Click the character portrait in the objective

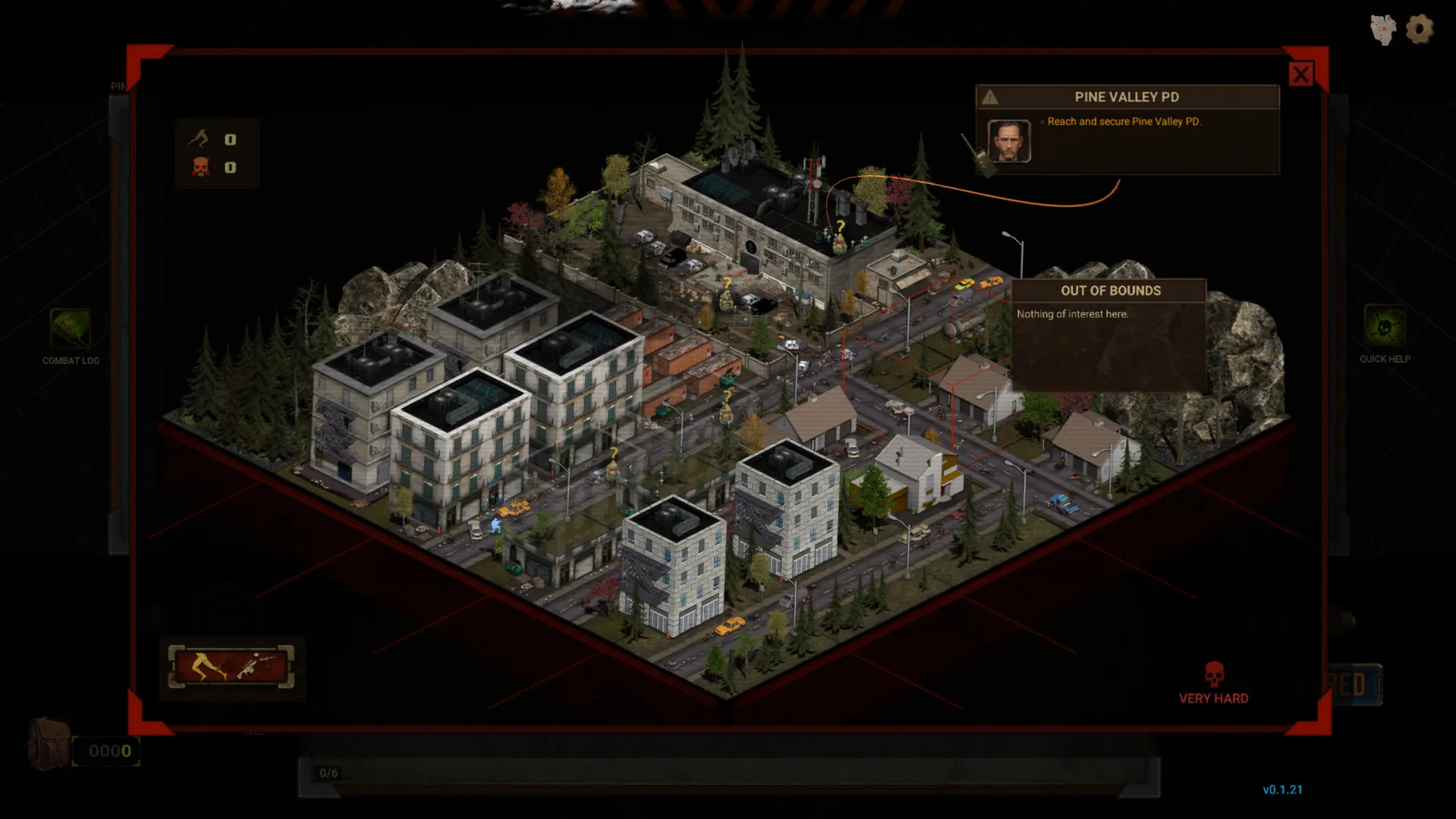[x=1008, y=141]
